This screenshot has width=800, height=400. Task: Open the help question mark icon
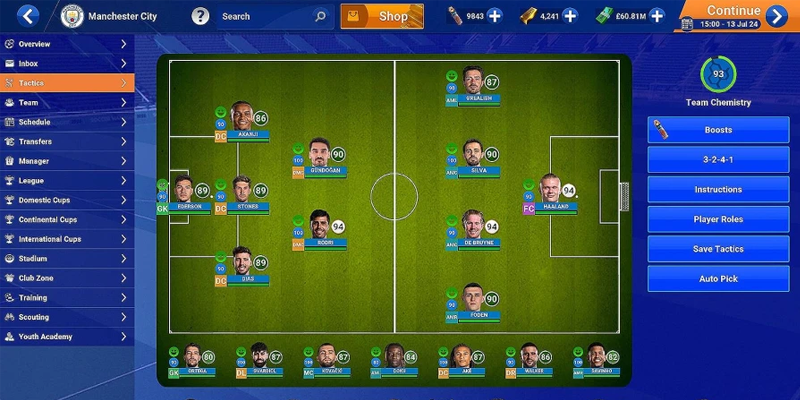pyautogui.click(x=200, y=16)
